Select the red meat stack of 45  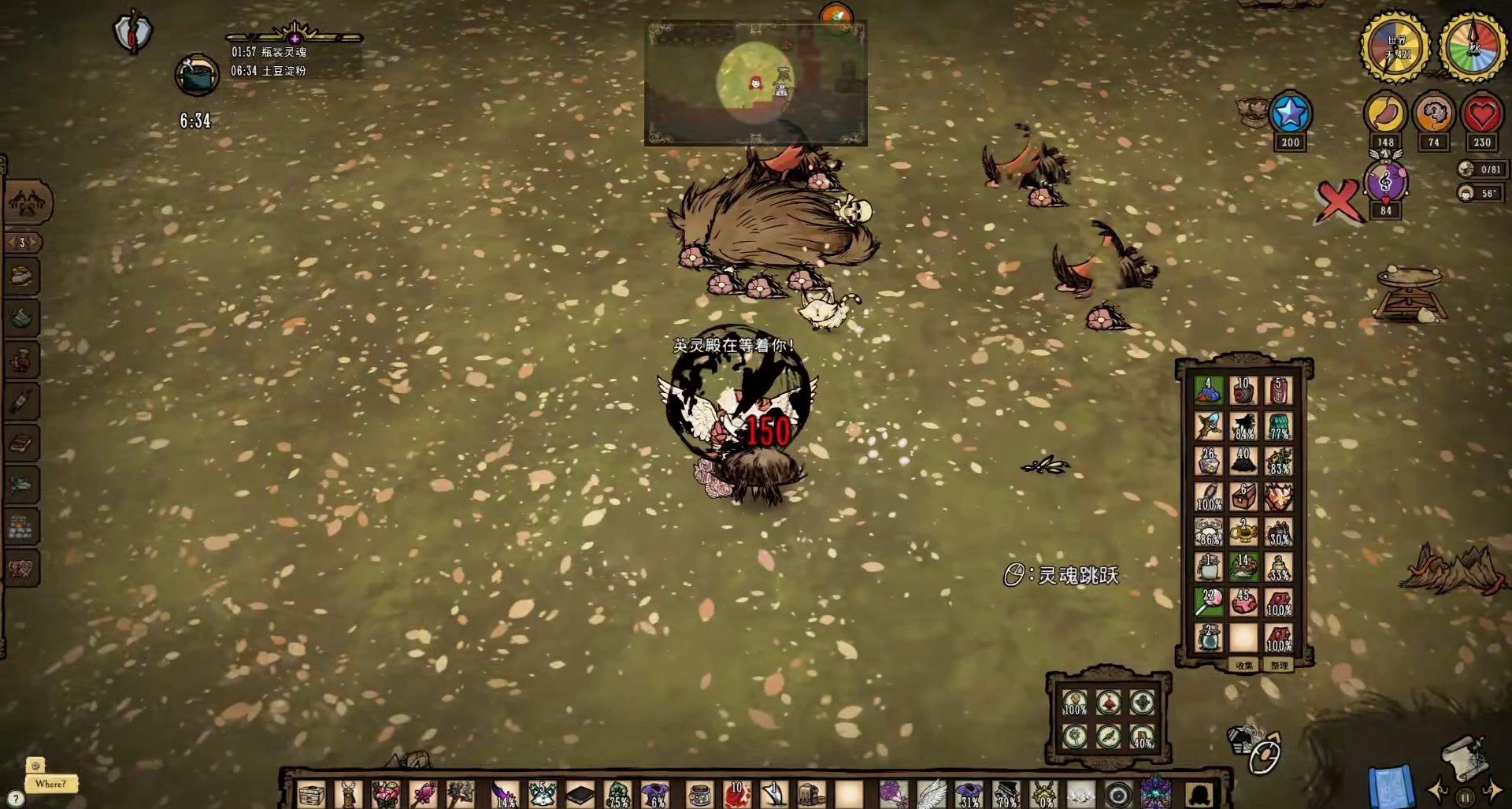(1244, 603)
